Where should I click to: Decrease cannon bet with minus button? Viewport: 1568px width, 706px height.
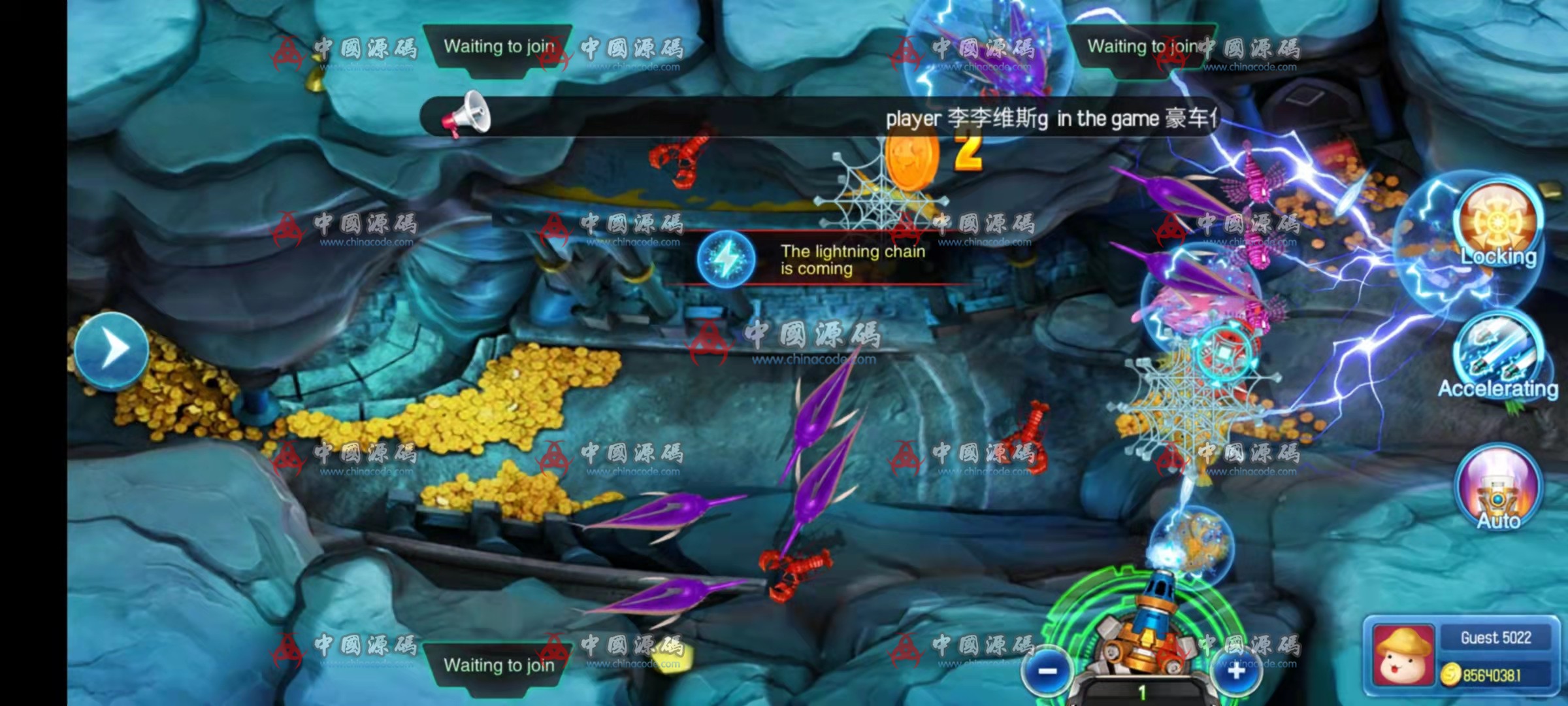[x=1047, y=672]
